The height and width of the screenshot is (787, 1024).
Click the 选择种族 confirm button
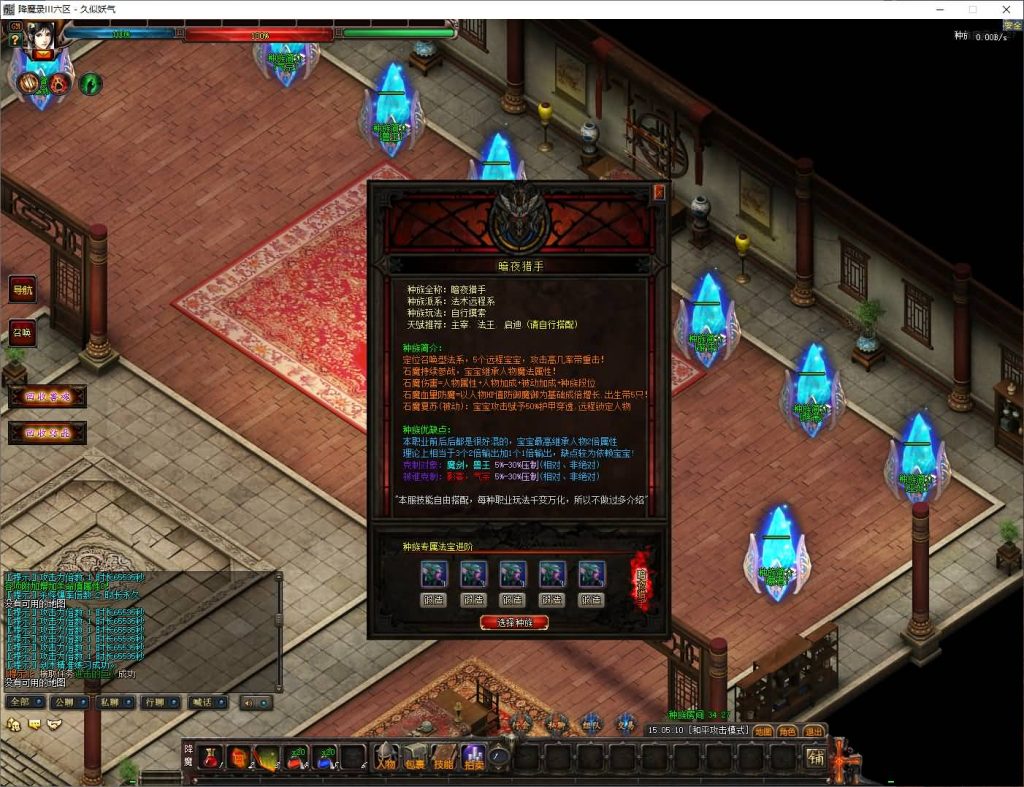(x=514, y=622)
